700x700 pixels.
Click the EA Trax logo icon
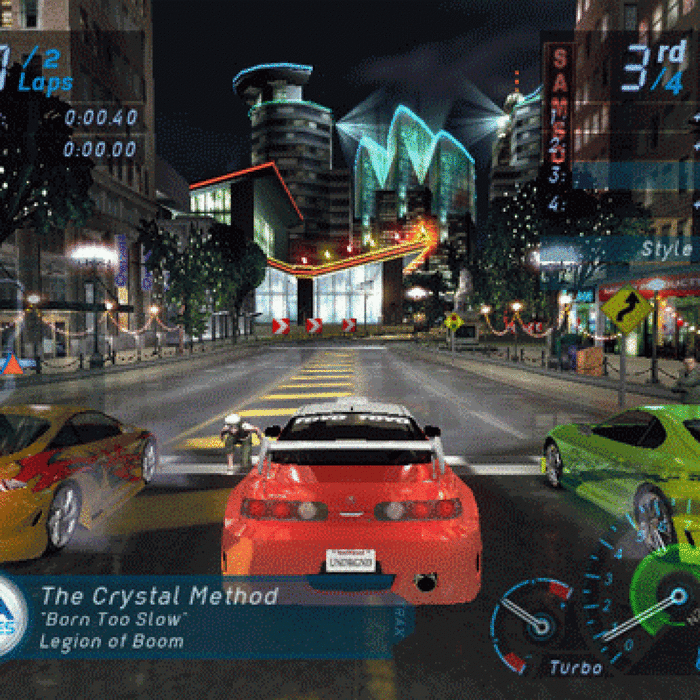(x=10, y=617)
